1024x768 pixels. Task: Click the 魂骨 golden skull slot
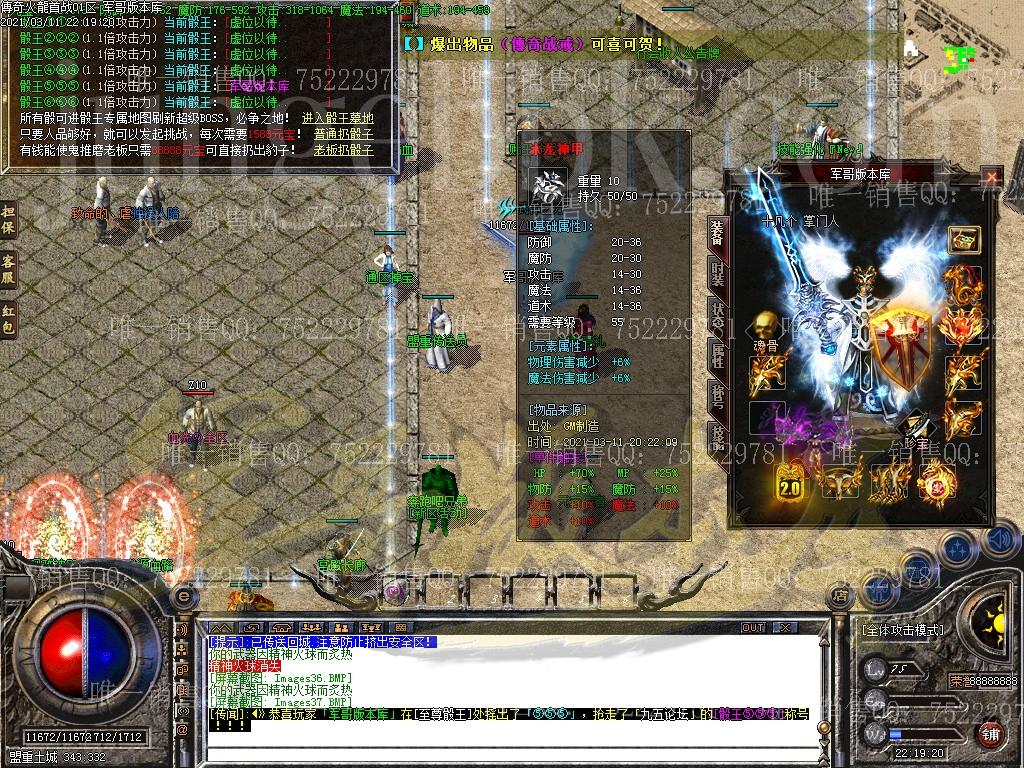[766, 325]
